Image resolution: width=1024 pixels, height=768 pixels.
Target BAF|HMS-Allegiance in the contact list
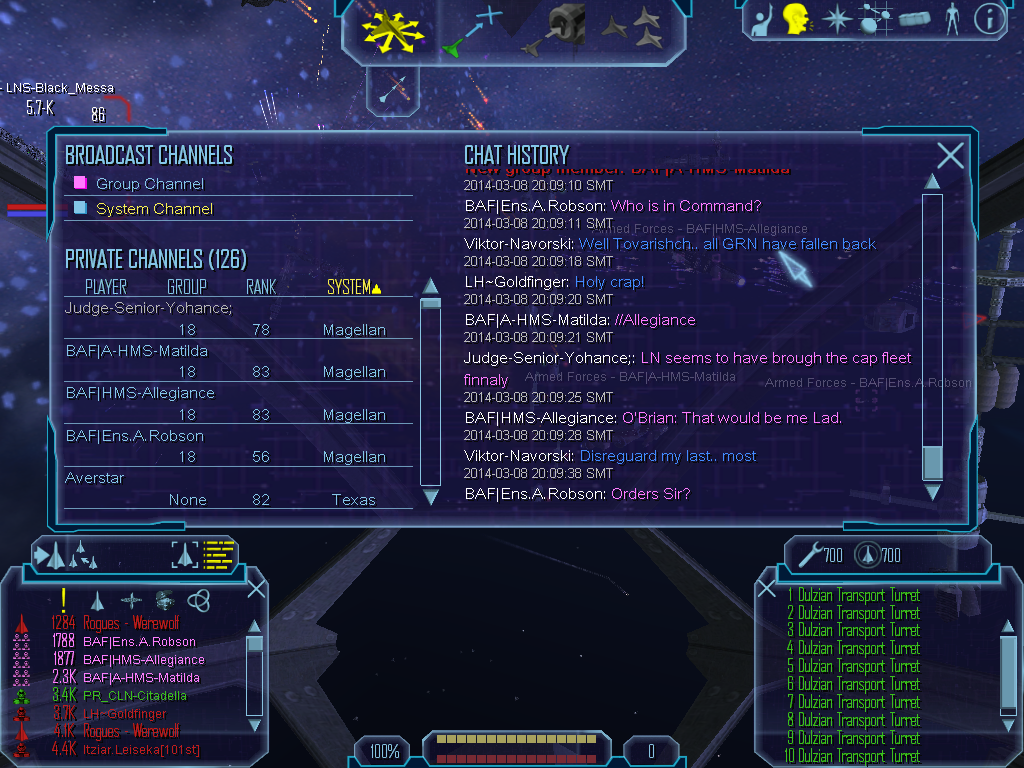coord(143,660)
